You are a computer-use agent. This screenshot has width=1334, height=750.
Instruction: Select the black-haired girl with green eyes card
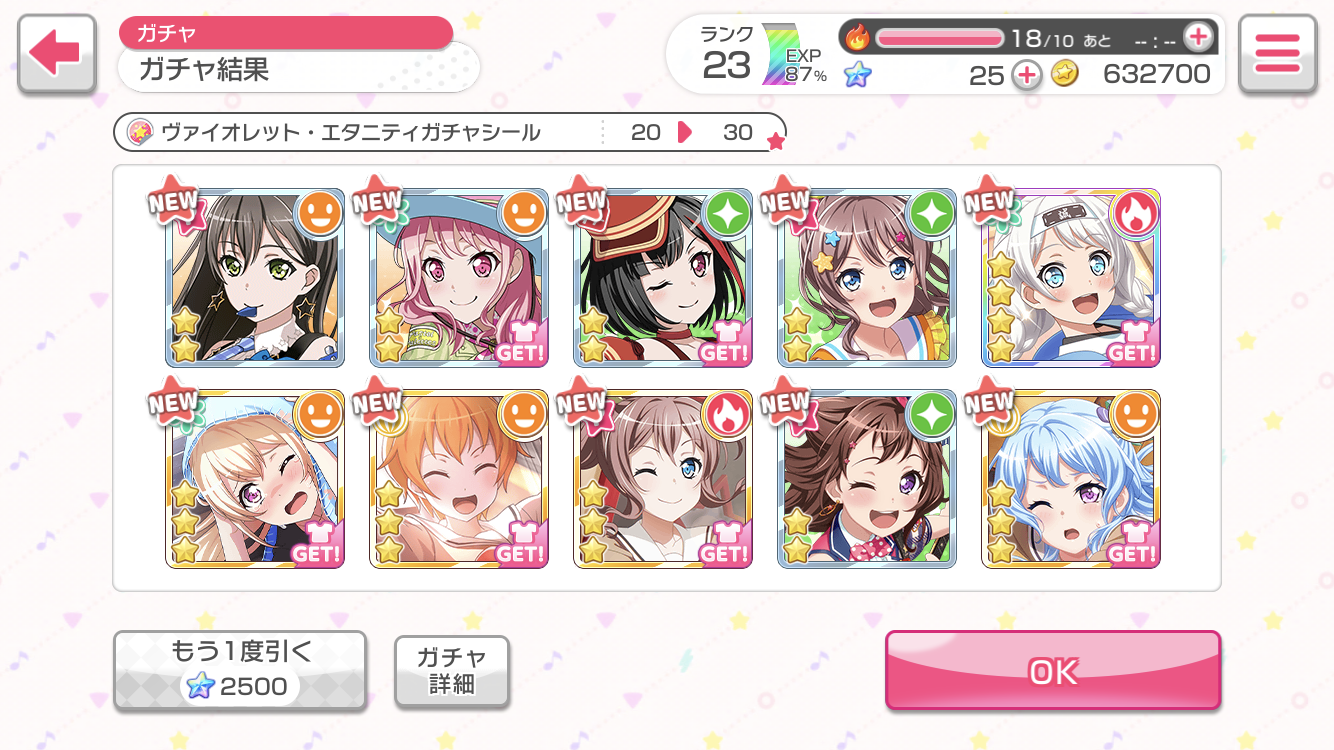pyautogui.click(x=255, y=277)
